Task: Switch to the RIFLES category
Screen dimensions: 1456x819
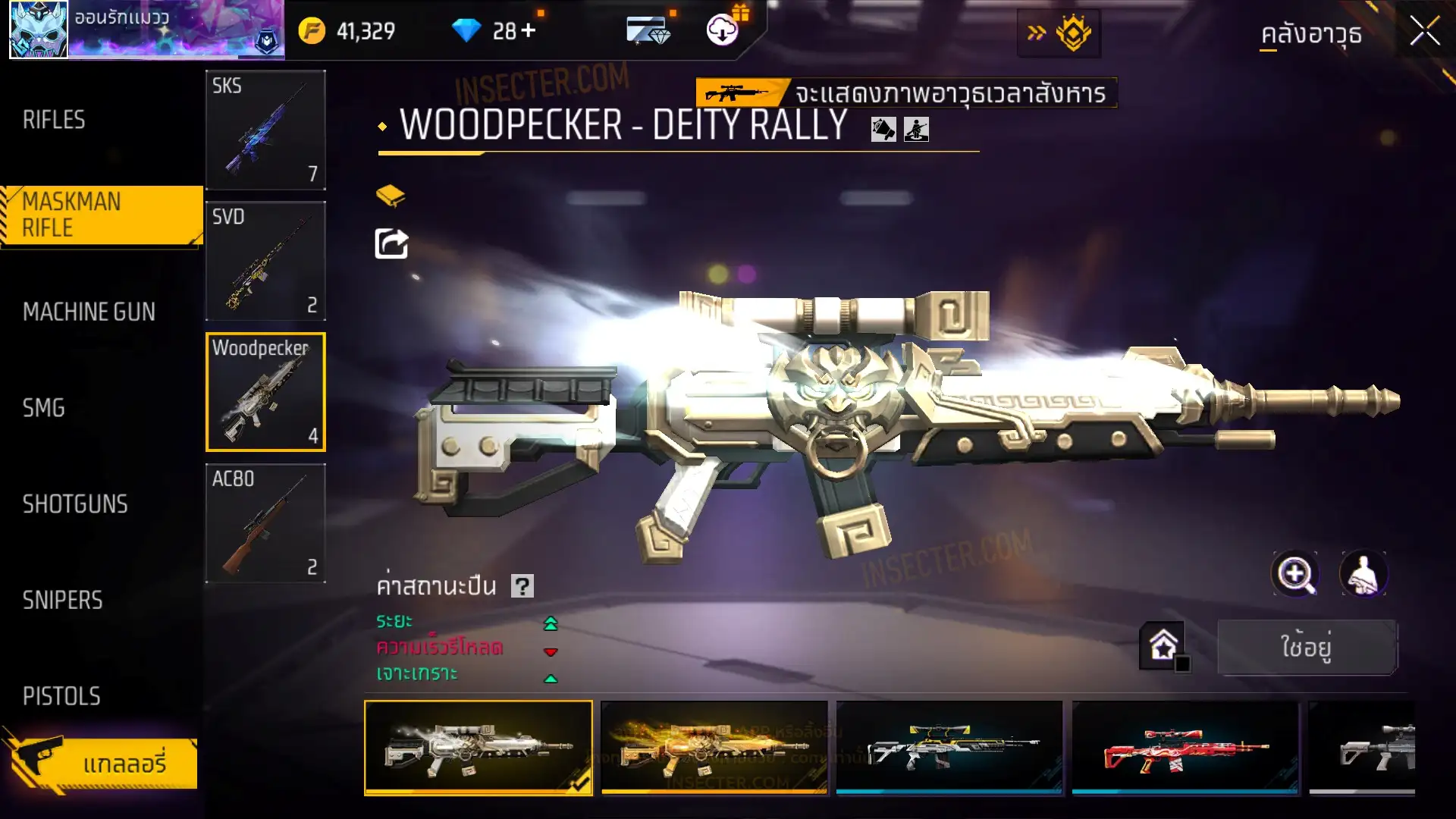Action: pos(54,120)
